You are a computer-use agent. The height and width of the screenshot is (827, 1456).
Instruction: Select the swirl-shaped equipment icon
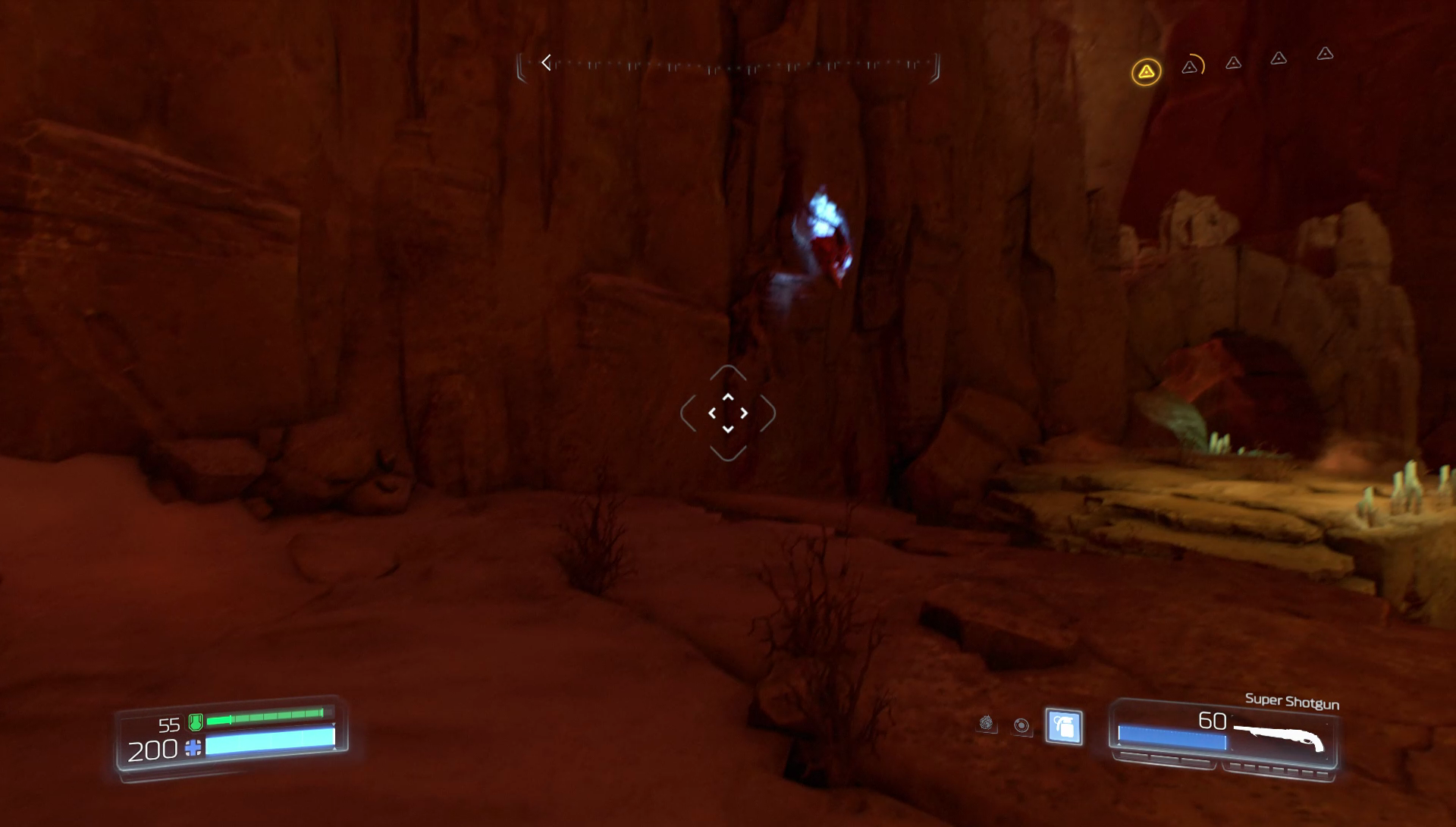(986, 723)
